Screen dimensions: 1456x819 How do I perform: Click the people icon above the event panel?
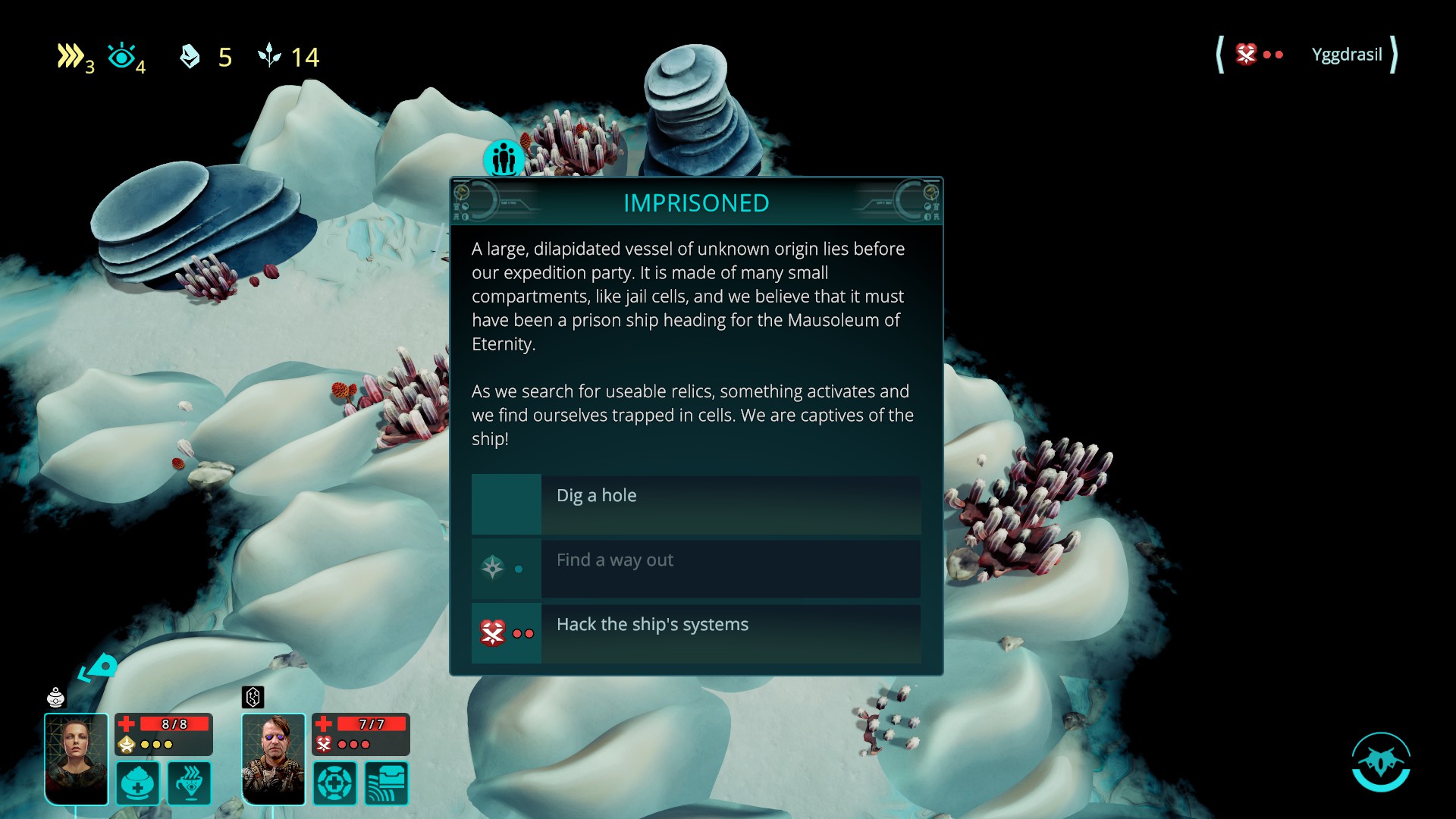coord(504,158)
